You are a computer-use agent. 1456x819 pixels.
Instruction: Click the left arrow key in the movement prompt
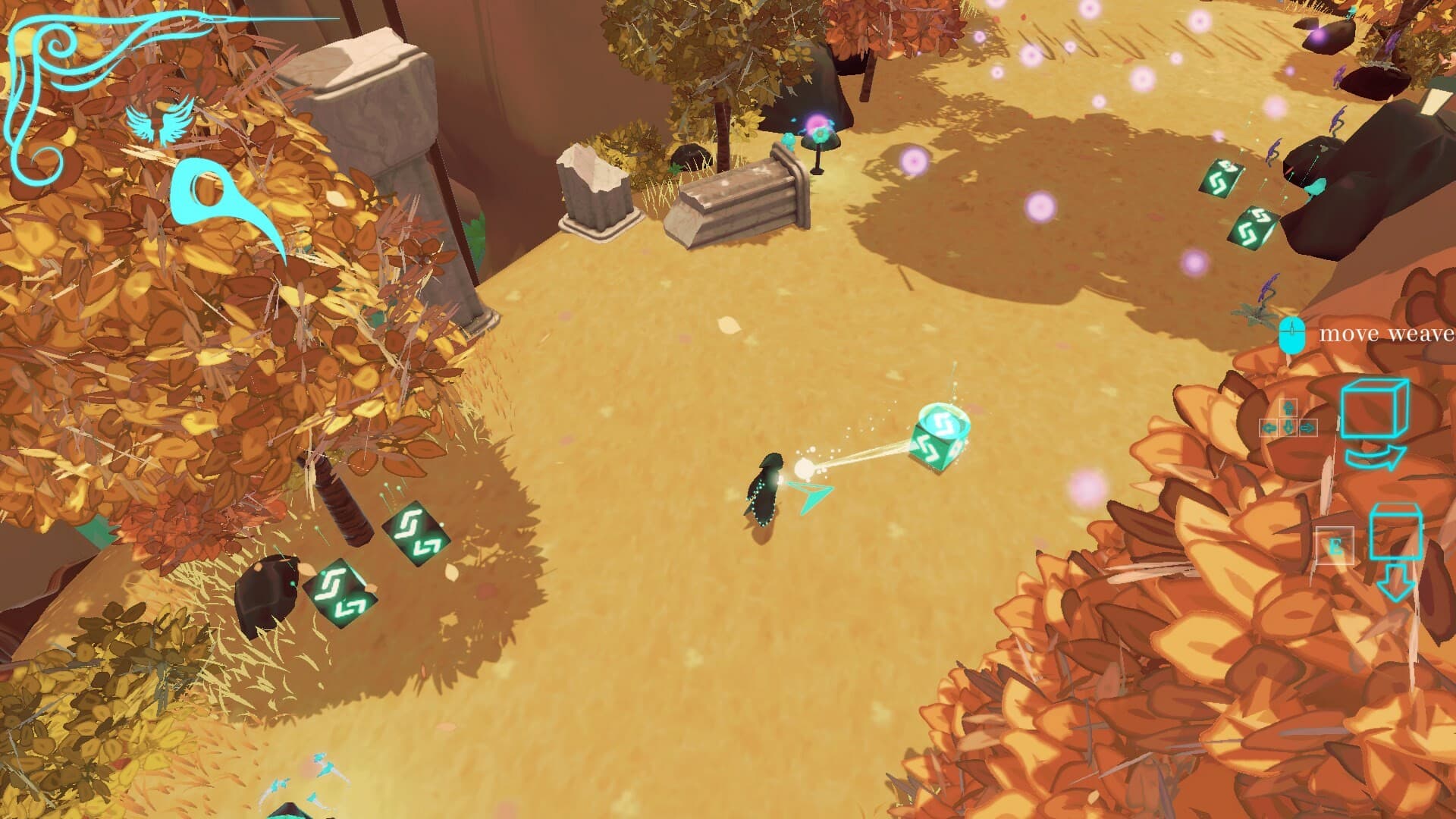(x=1268, y=428)
